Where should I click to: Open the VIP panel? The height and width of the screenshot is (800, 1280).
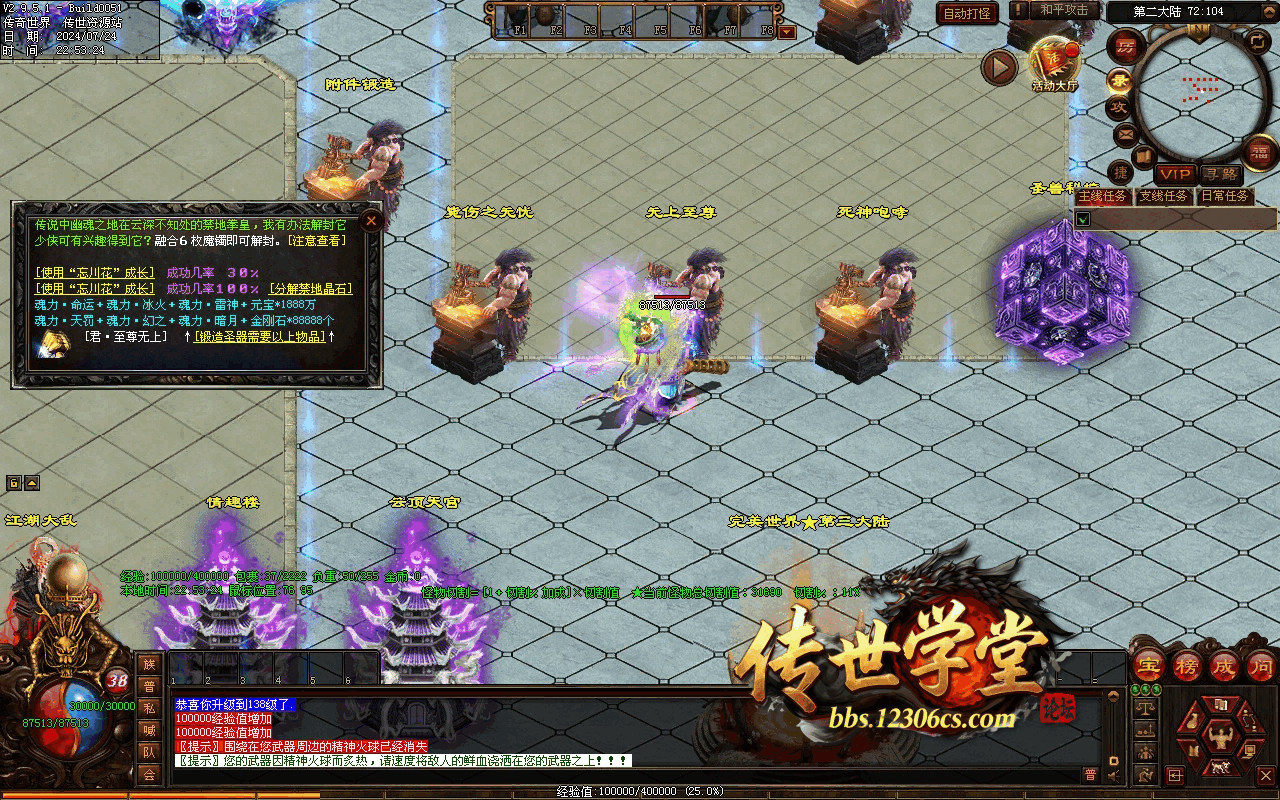(1175, 174)
